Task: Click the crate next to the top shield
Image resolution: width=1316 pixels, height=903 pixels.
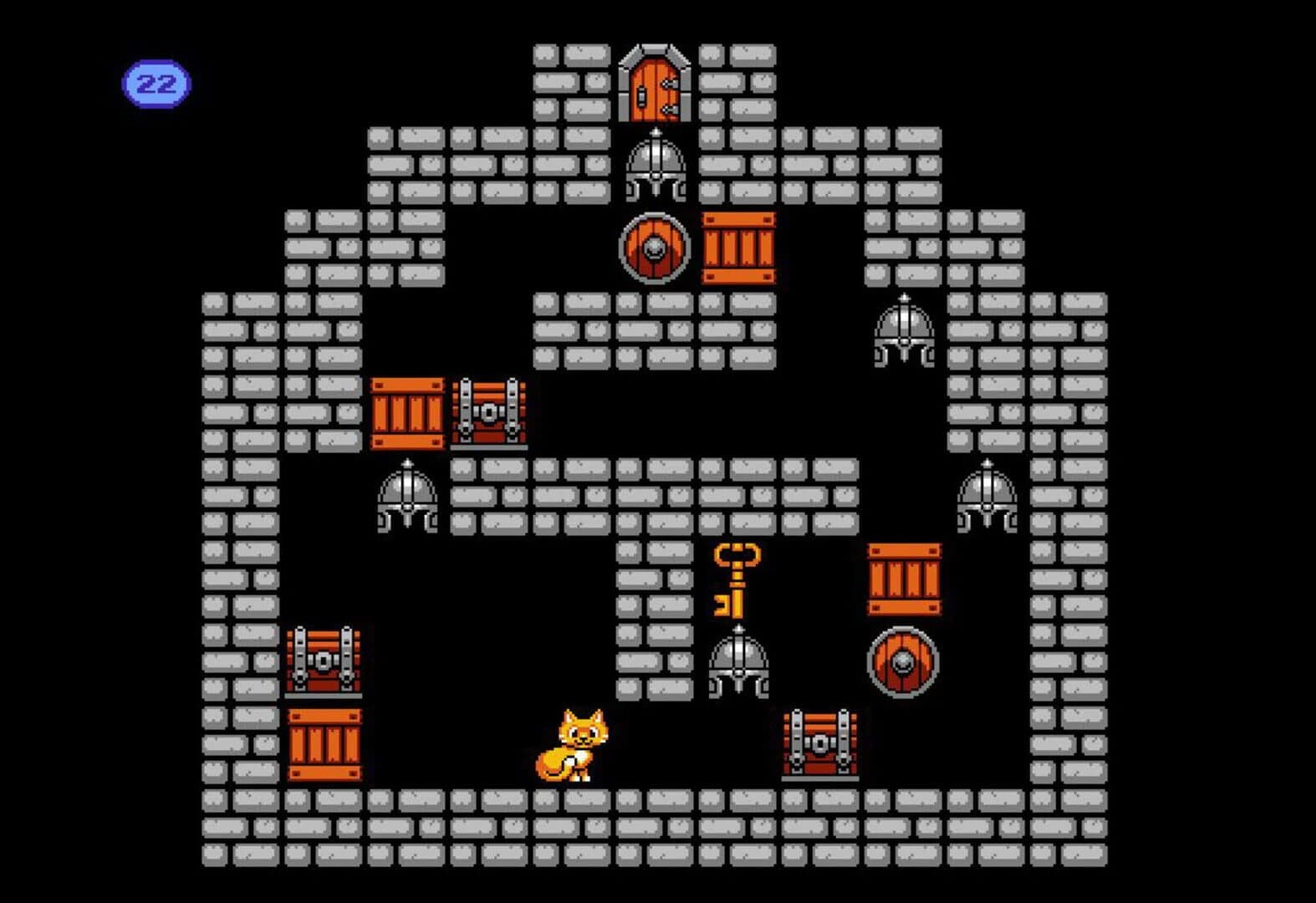Action: coord(738,249)
